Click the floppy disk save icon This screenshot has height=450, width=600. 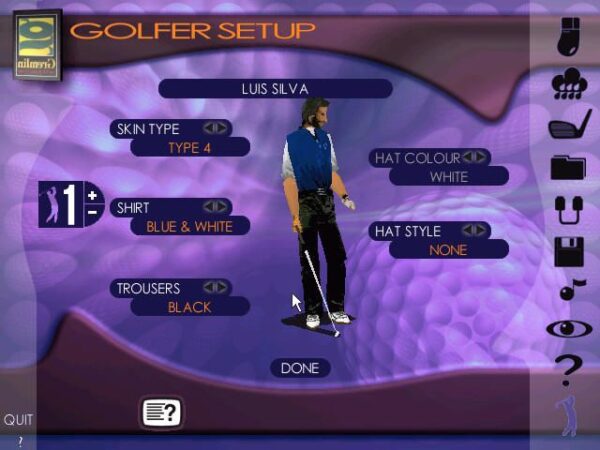568,251
